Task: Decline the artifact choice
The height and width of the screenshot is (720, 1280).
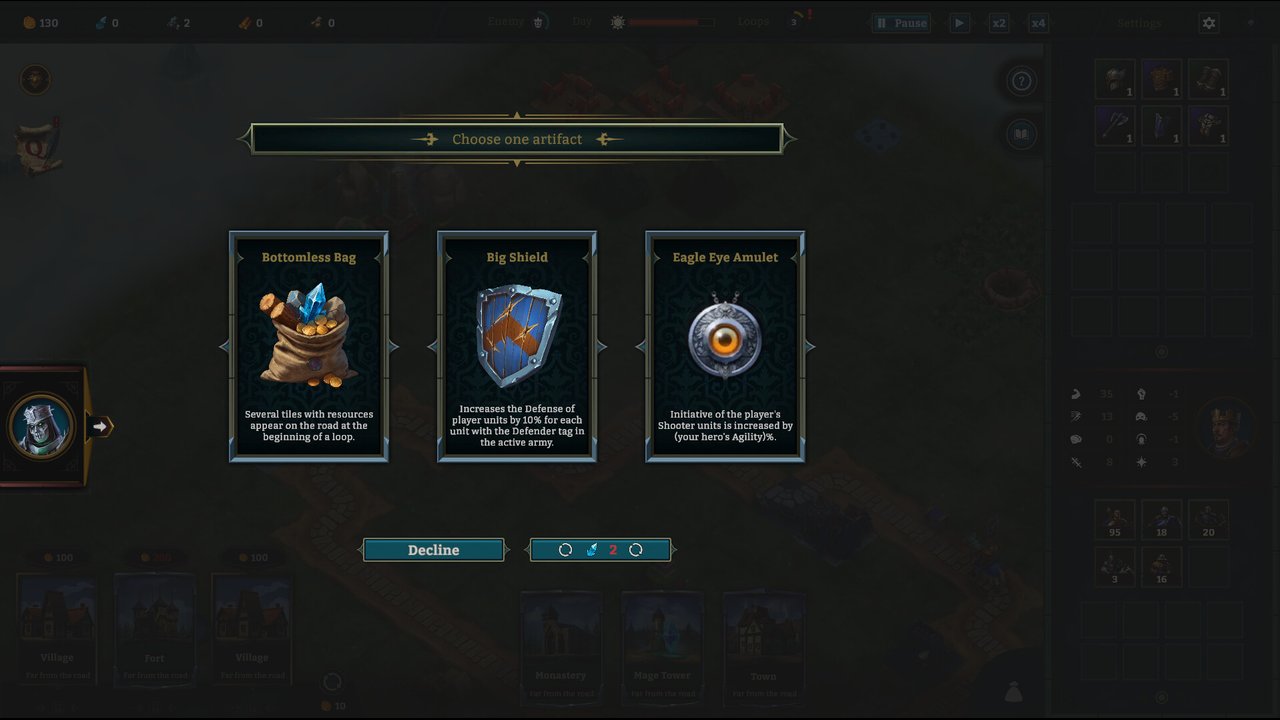Action: tap(433, 550)
